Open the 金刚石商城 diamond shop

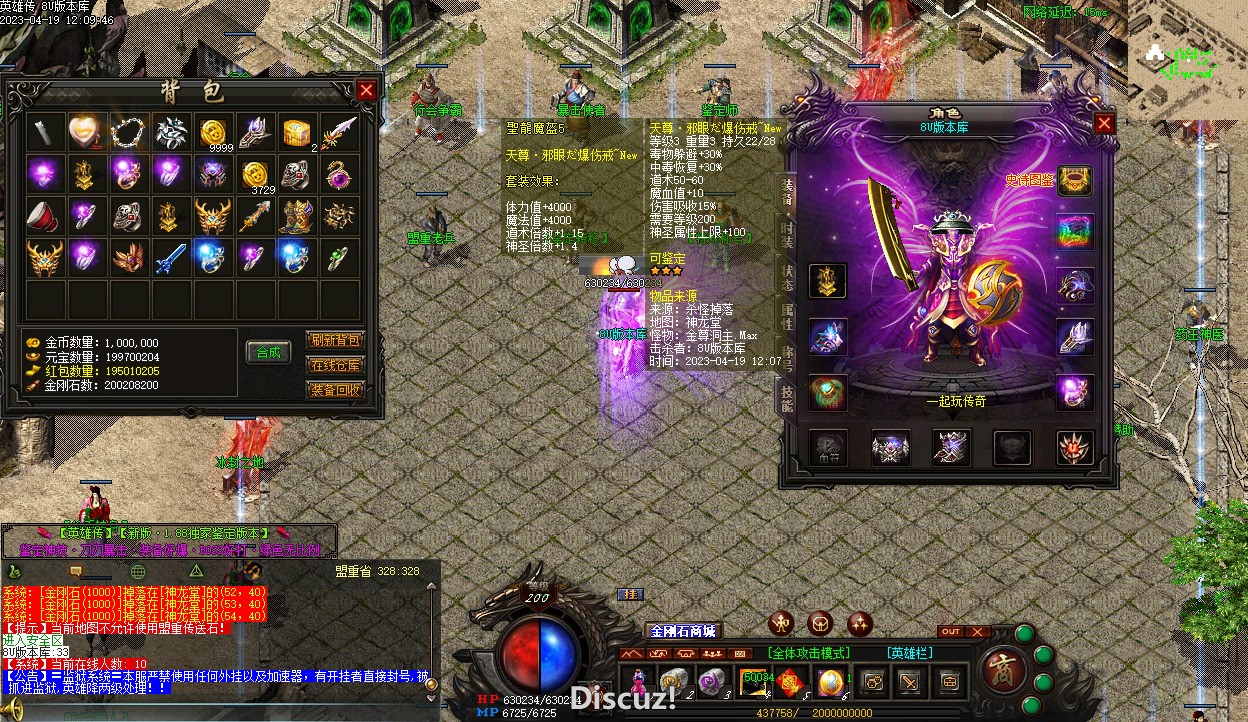[683, 631]
